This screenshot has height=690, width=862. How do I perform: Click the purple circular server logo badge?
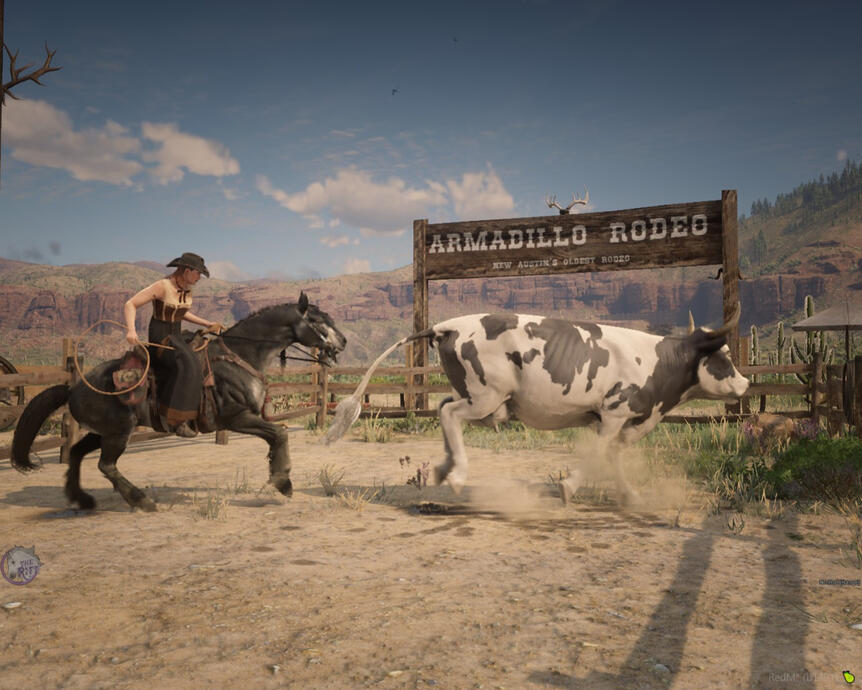(20, 565)
